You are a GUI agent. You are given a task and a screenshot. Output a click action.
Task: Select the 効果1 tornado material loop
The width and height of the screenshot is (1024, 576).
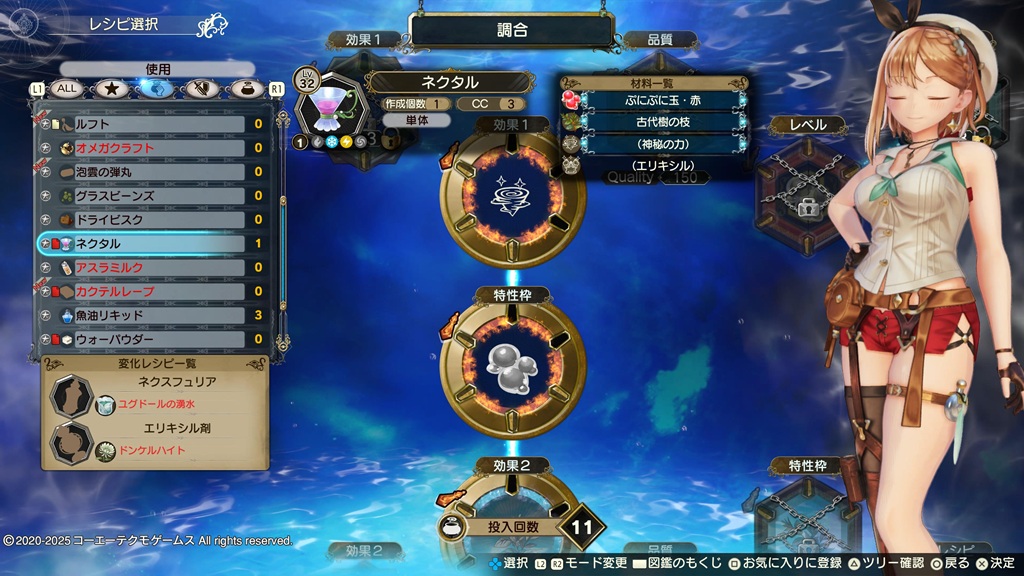pyautogui.click(x=513, y=194)
